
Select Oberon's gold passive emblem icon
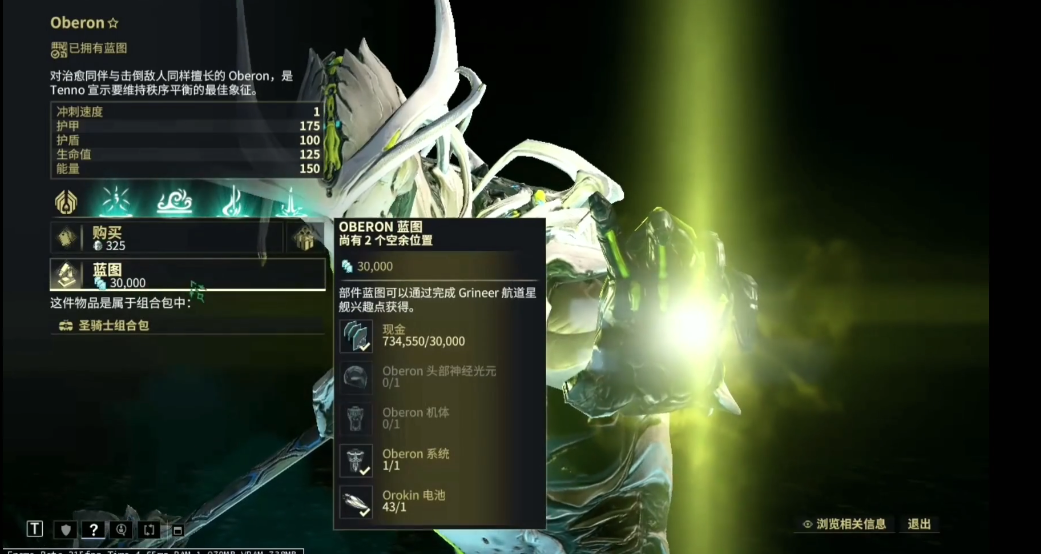point(67,202)
